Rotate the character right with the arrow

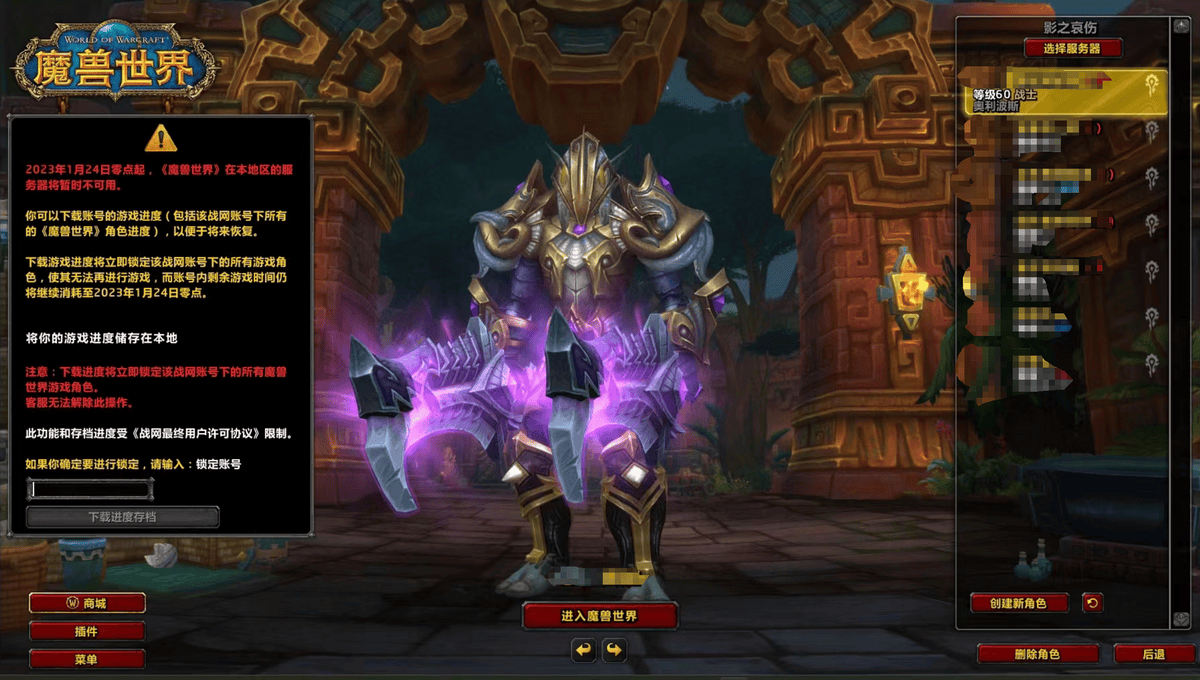pyautogui.click(x=614, y=651)
